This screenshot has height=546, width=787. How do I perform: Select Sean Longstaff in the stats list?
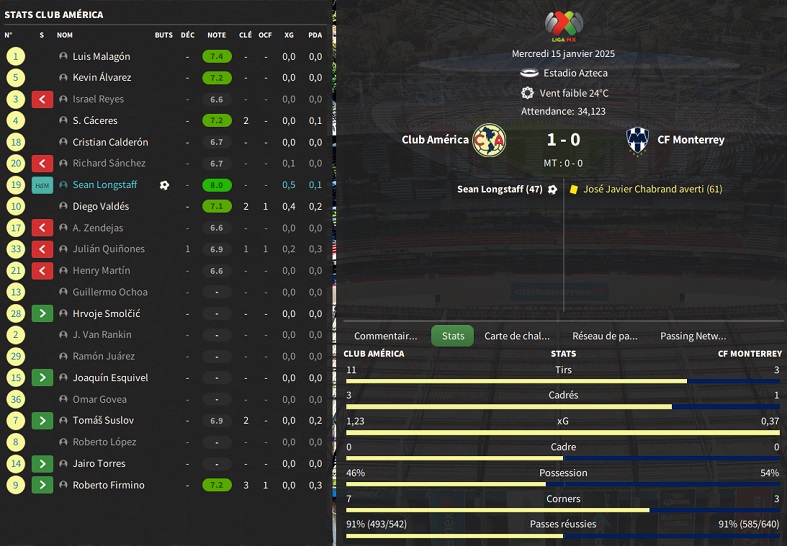(x=105, y=185)
